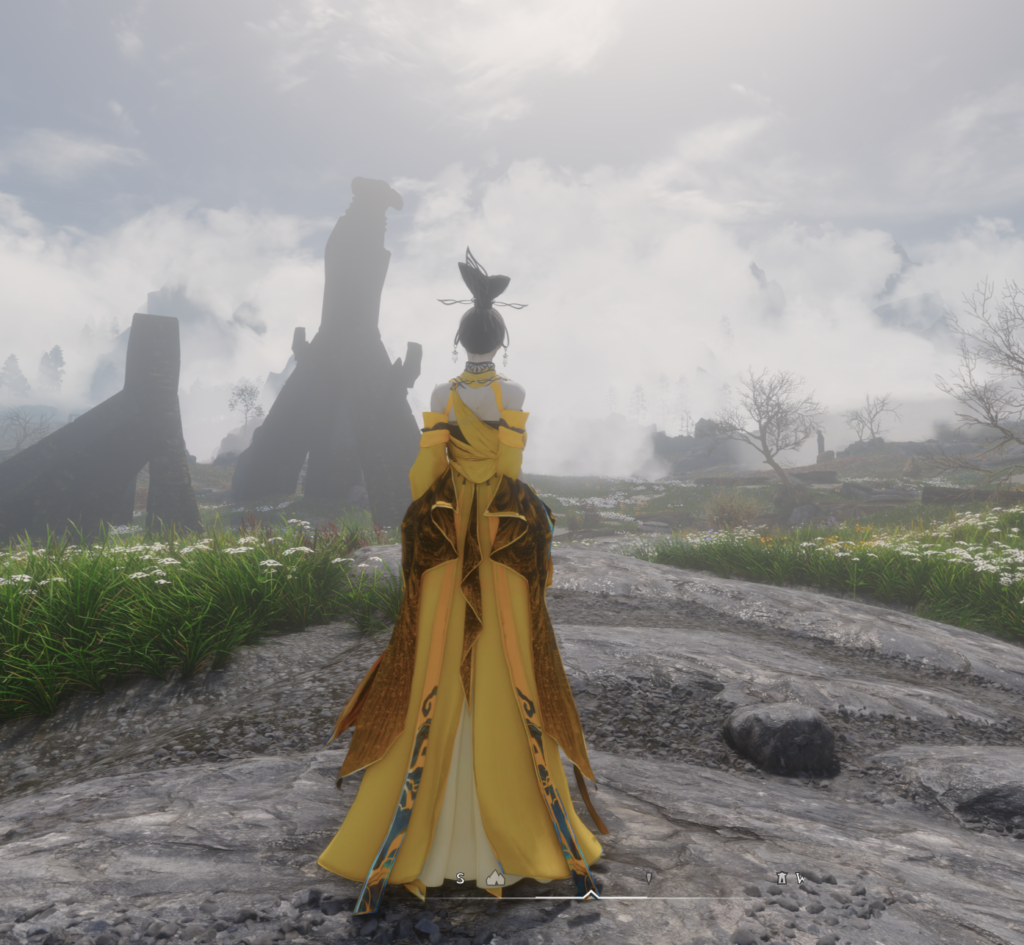1024x945 pixels.
Task: Click the mountain marker on the compass
Action: 494,878
